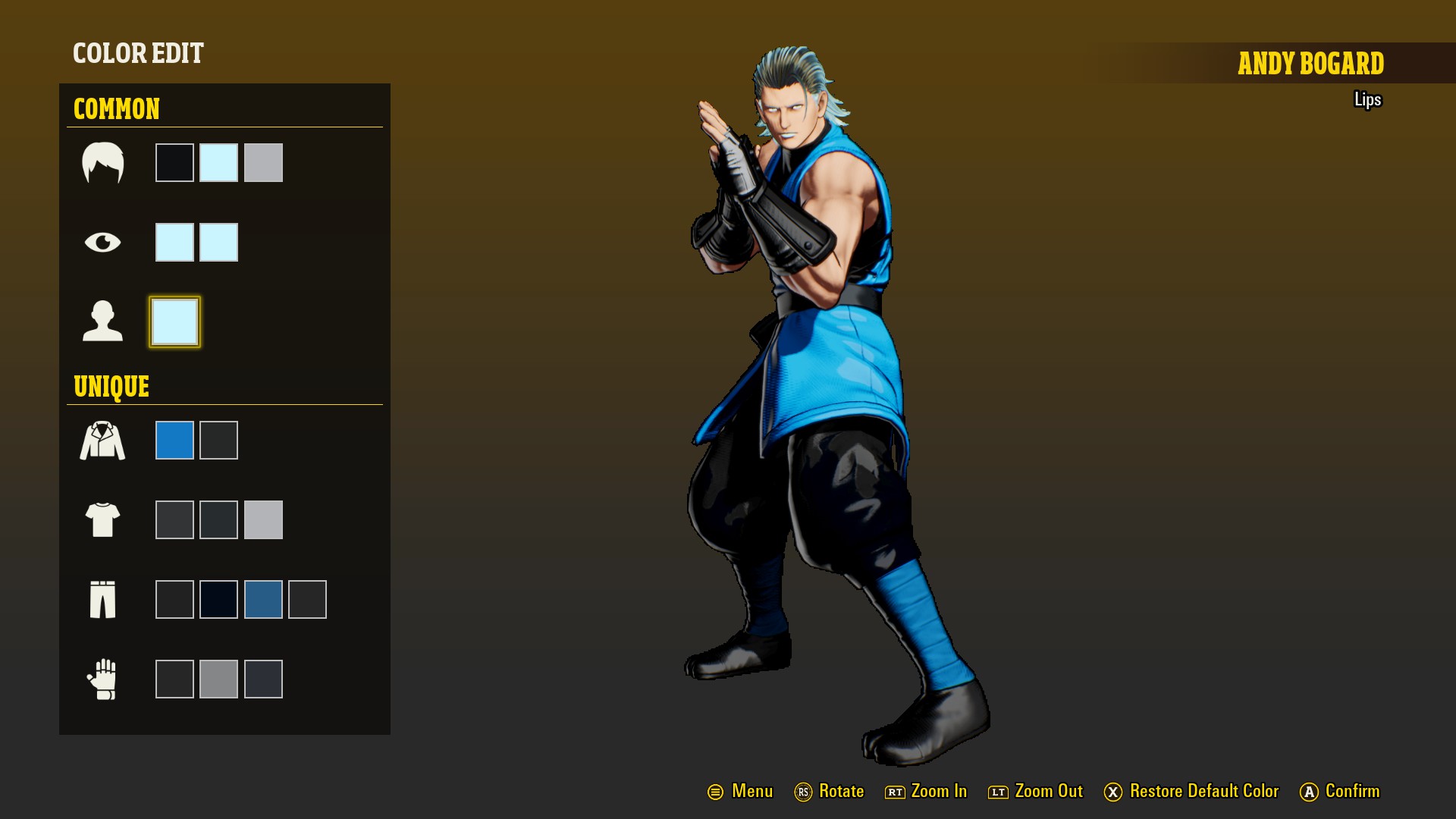Click the t-shirt category icon
The height and width of the screenshot is (819, 1456).
(x=102, y=519)
